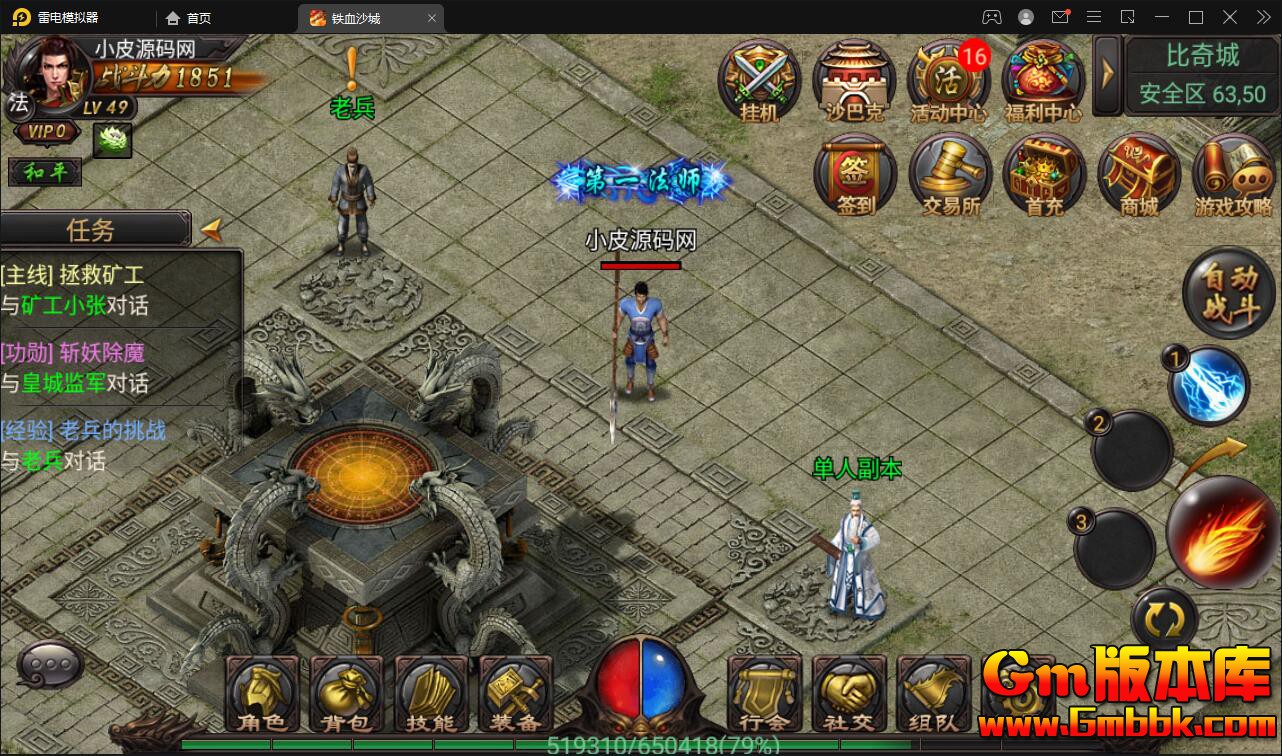Image resolution: width=1282 pixels, height=756 pixels.
Task: Open the 角色 character panel
Action: tap(261, 695)
